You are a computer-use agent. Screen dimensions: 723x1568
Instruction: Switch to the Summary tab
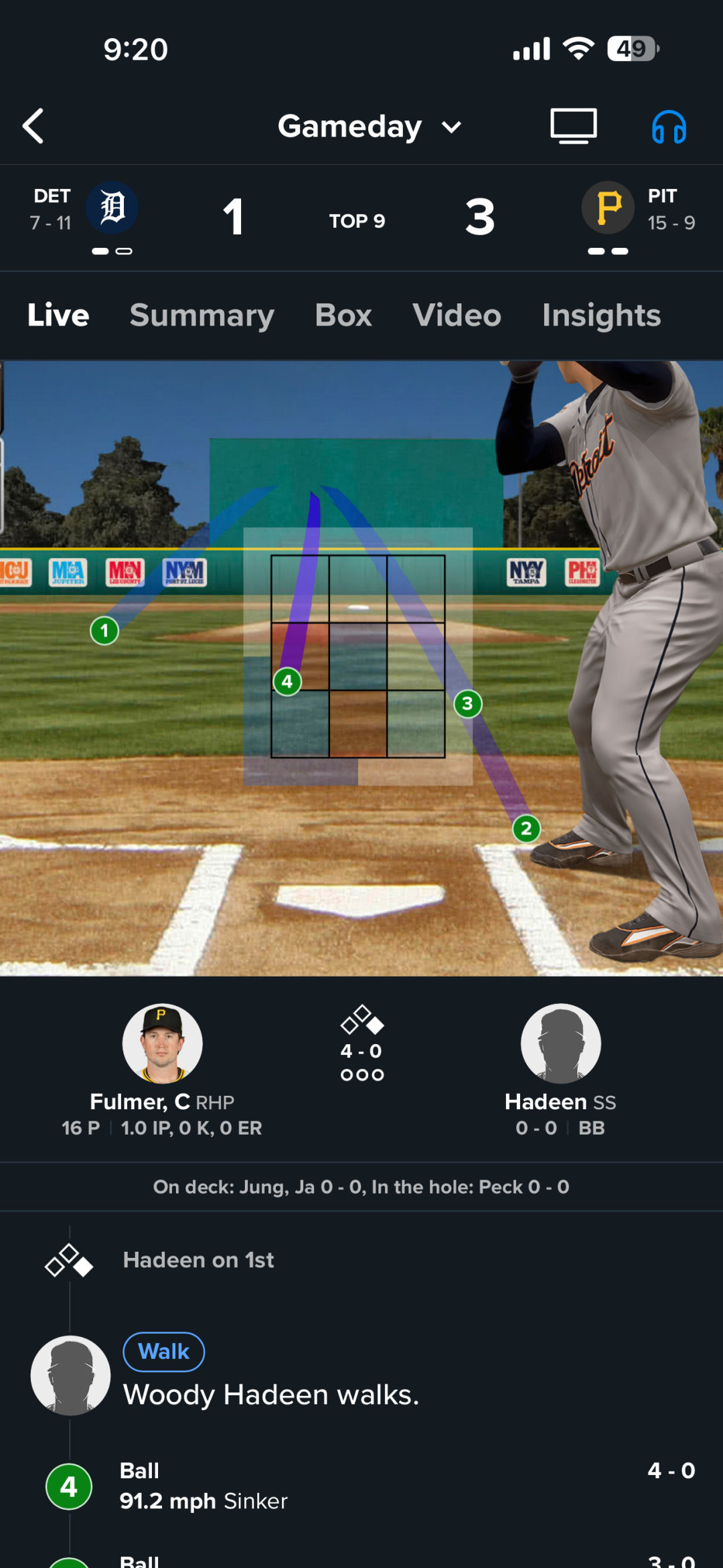pyautogui.click(x=202, y=315)
